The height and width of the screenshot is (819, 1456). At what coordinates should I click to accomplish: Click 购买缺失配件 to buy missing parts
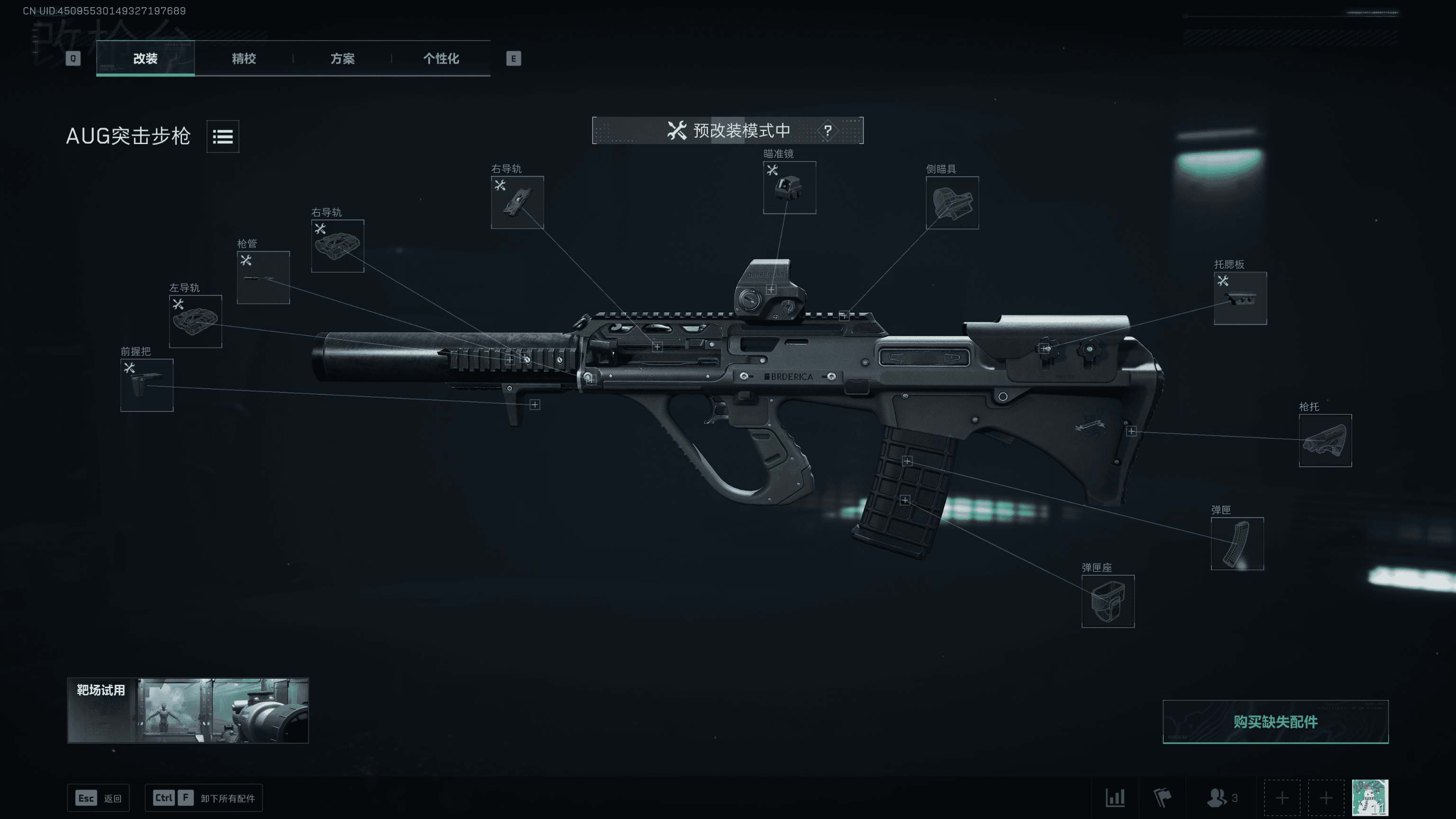pyautogui.click(x=1275, y=722)
